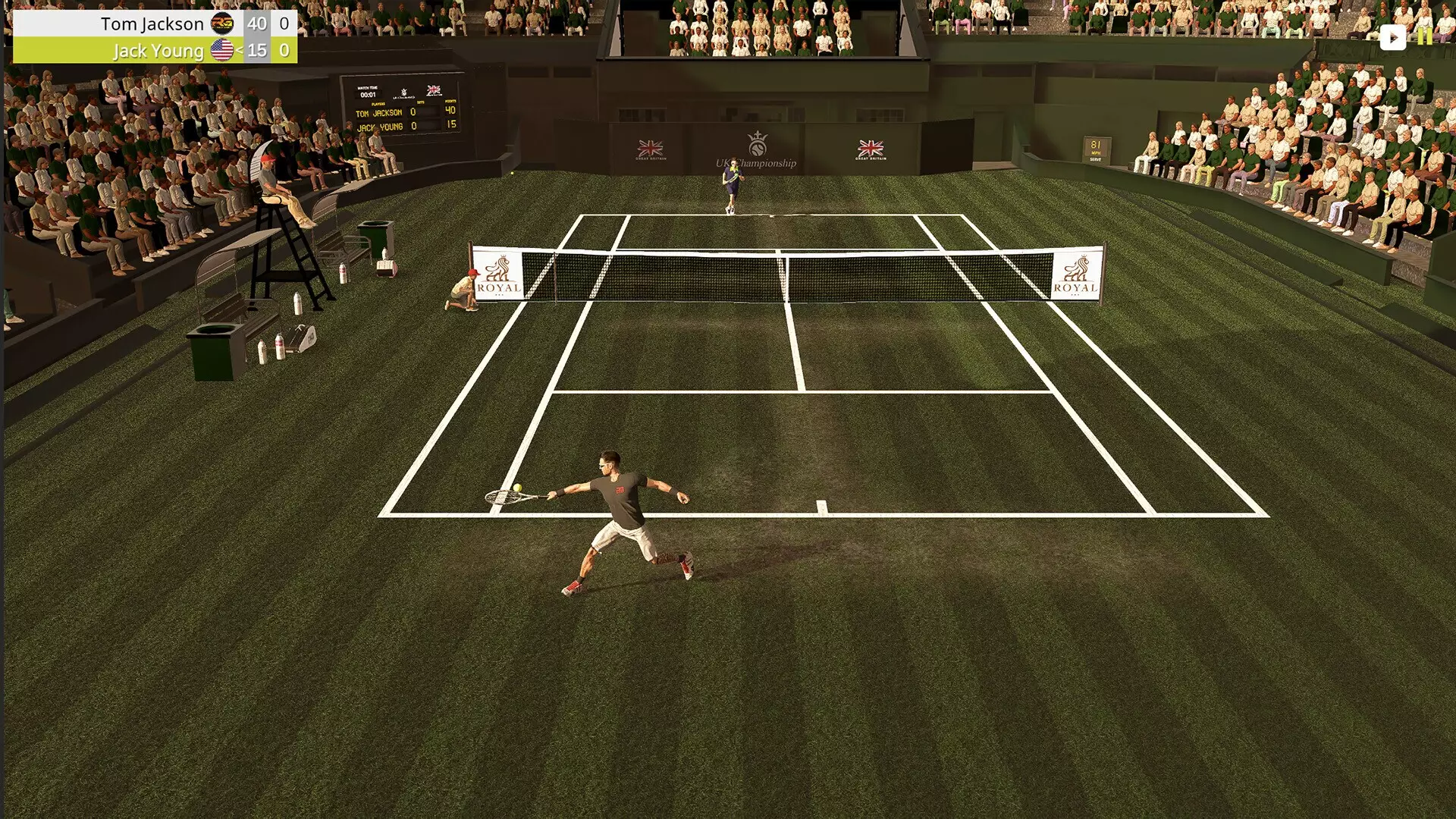This screenshot has height=819, width=1456.
Task: Select the Jack Young name label
Action: click(160, 51)
